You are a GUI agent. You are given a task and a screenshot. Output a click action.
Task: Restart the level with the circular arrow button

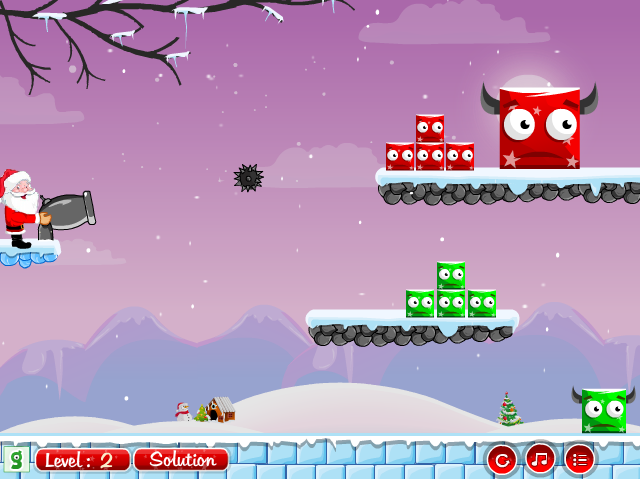pyautogui.click(x=501, y=460)
